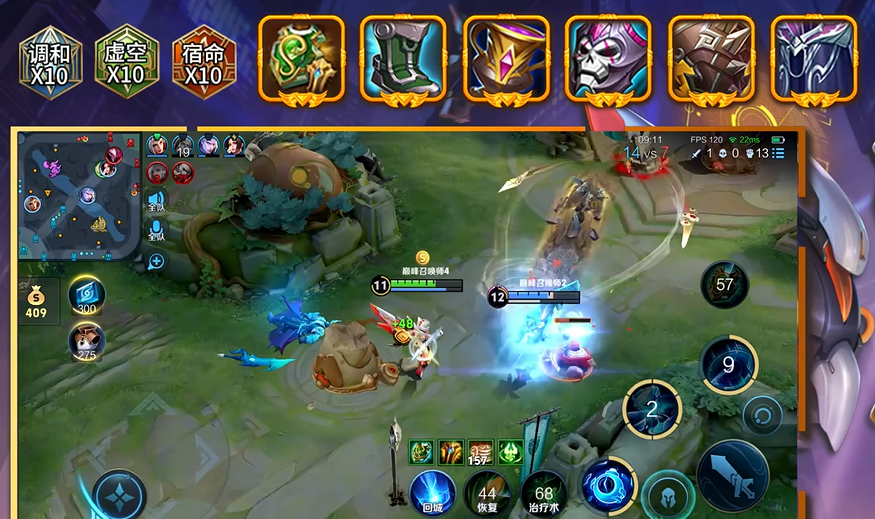Toggle the 全队 team speaker

pyautogui.click(x=157, y=201)
